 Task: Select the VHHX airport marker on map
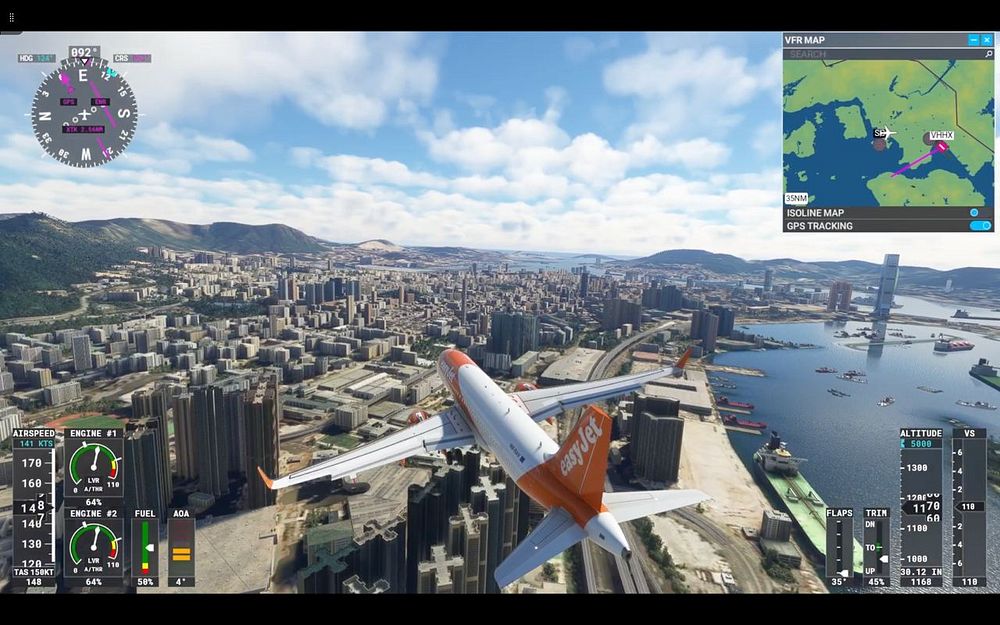tap(941, 146)
